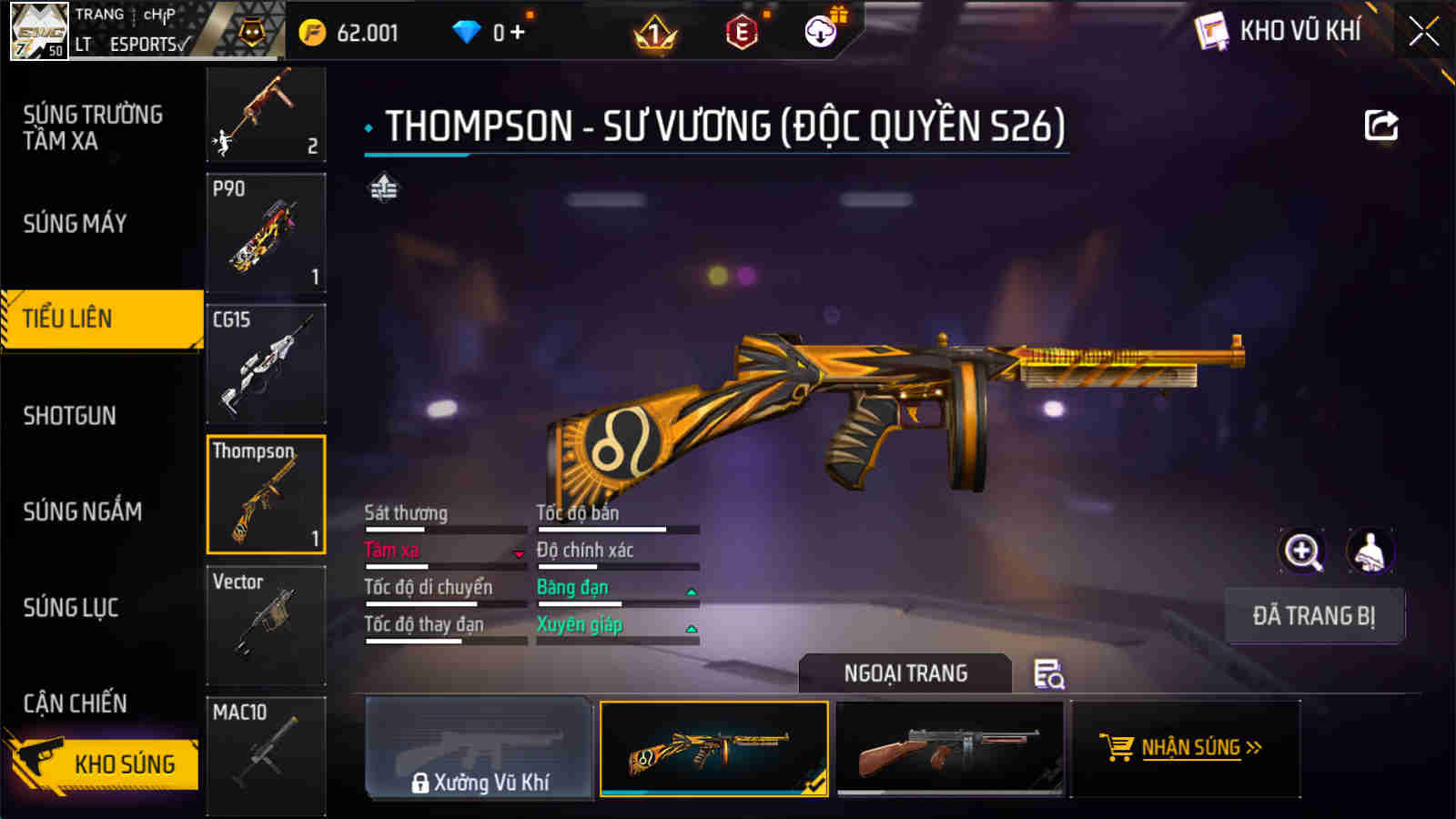Image resolution: width=1456 pixels, height=819 pixels.
Task: Open the magnifier zoom preview icon
Action: [1301, 552]
